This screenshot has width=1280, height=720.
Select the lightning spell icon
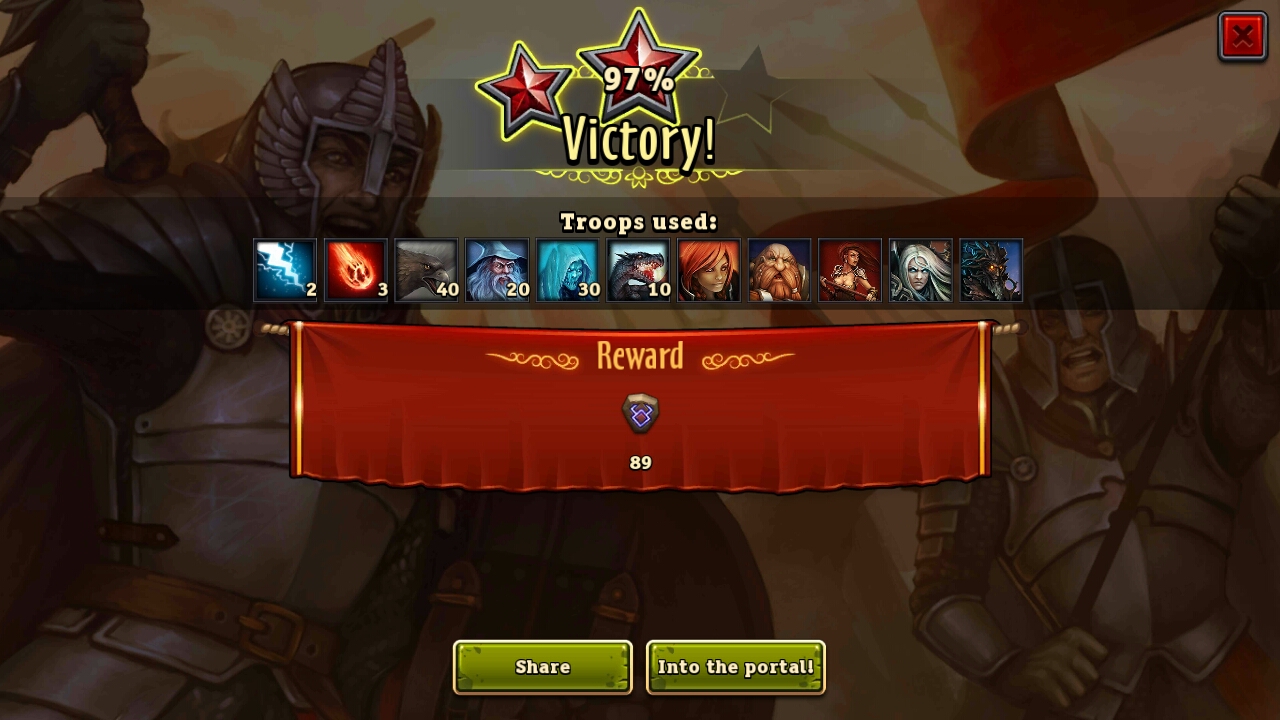(285, 270)
